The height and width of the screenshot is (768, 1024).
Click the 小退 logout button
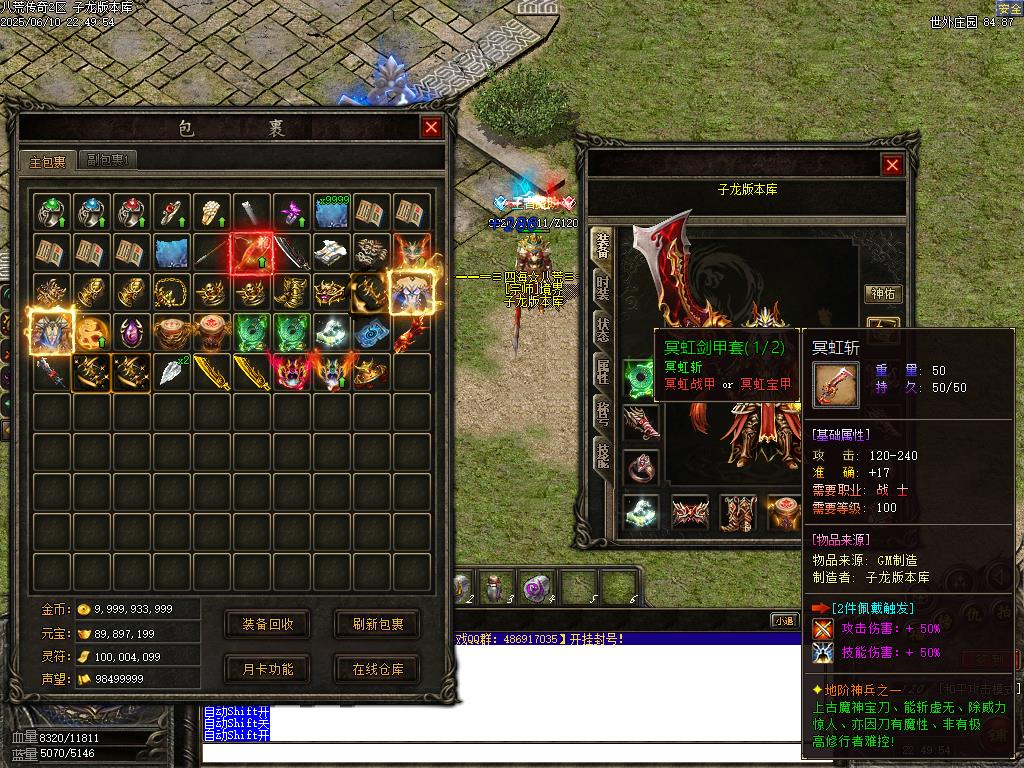point(783,620)
